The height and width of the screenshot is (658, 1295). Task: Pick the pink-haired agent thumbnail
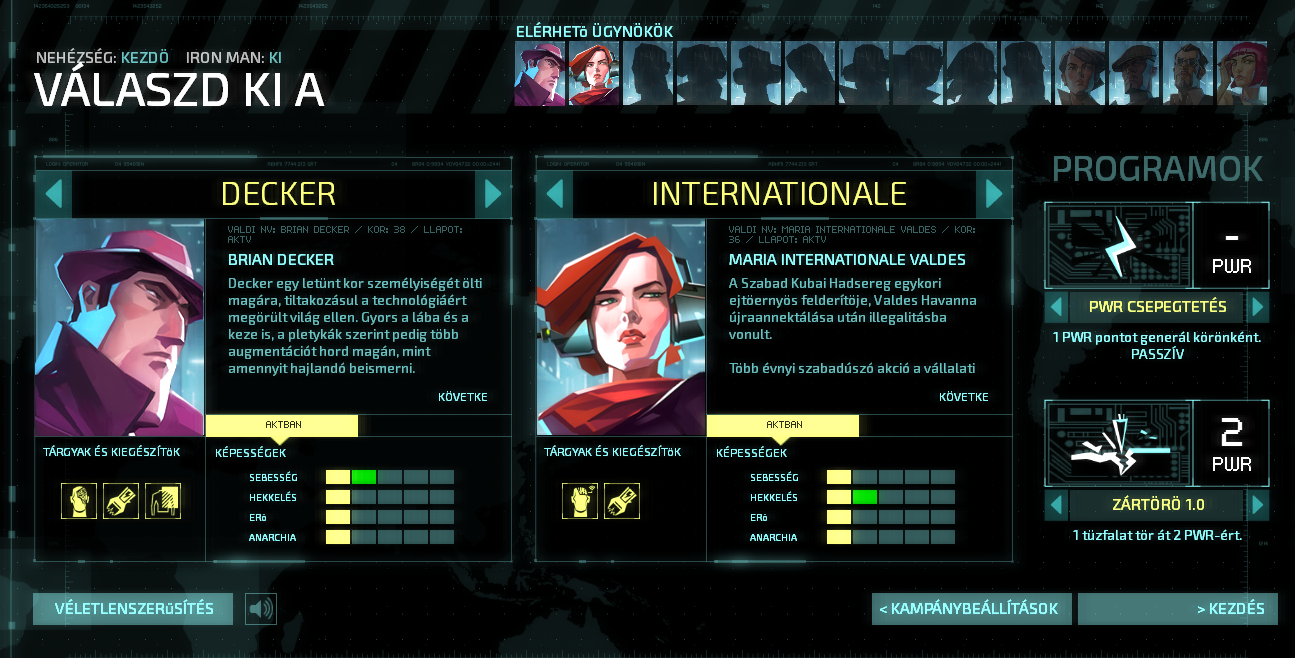(1242, 73)
